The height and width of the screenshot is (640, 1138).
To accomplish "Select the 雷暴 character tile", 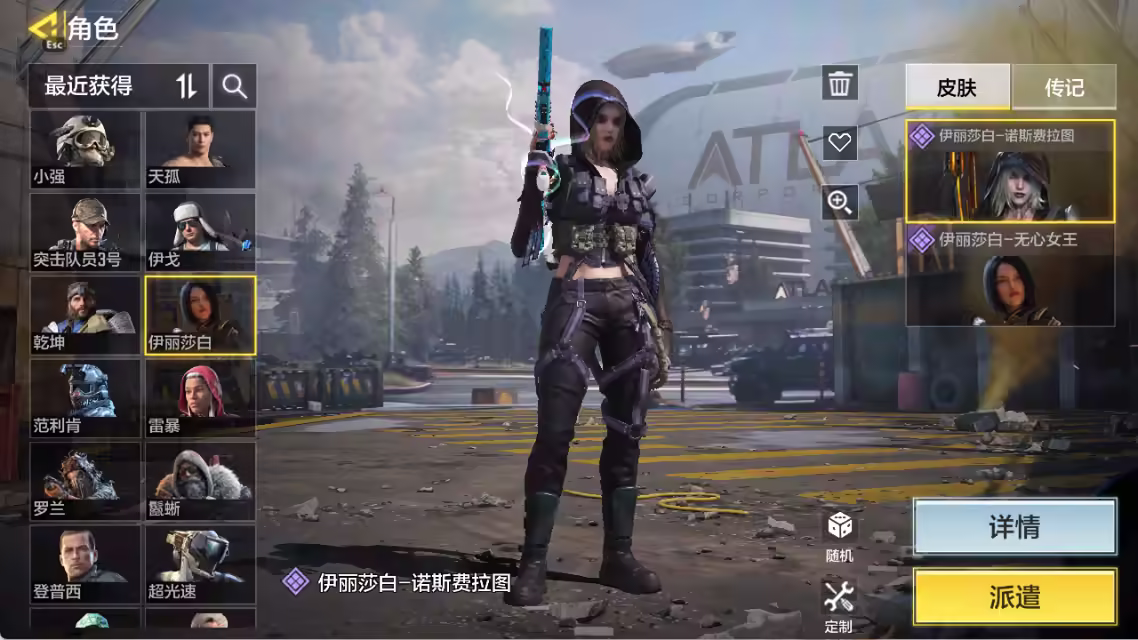I will point(200,398).
